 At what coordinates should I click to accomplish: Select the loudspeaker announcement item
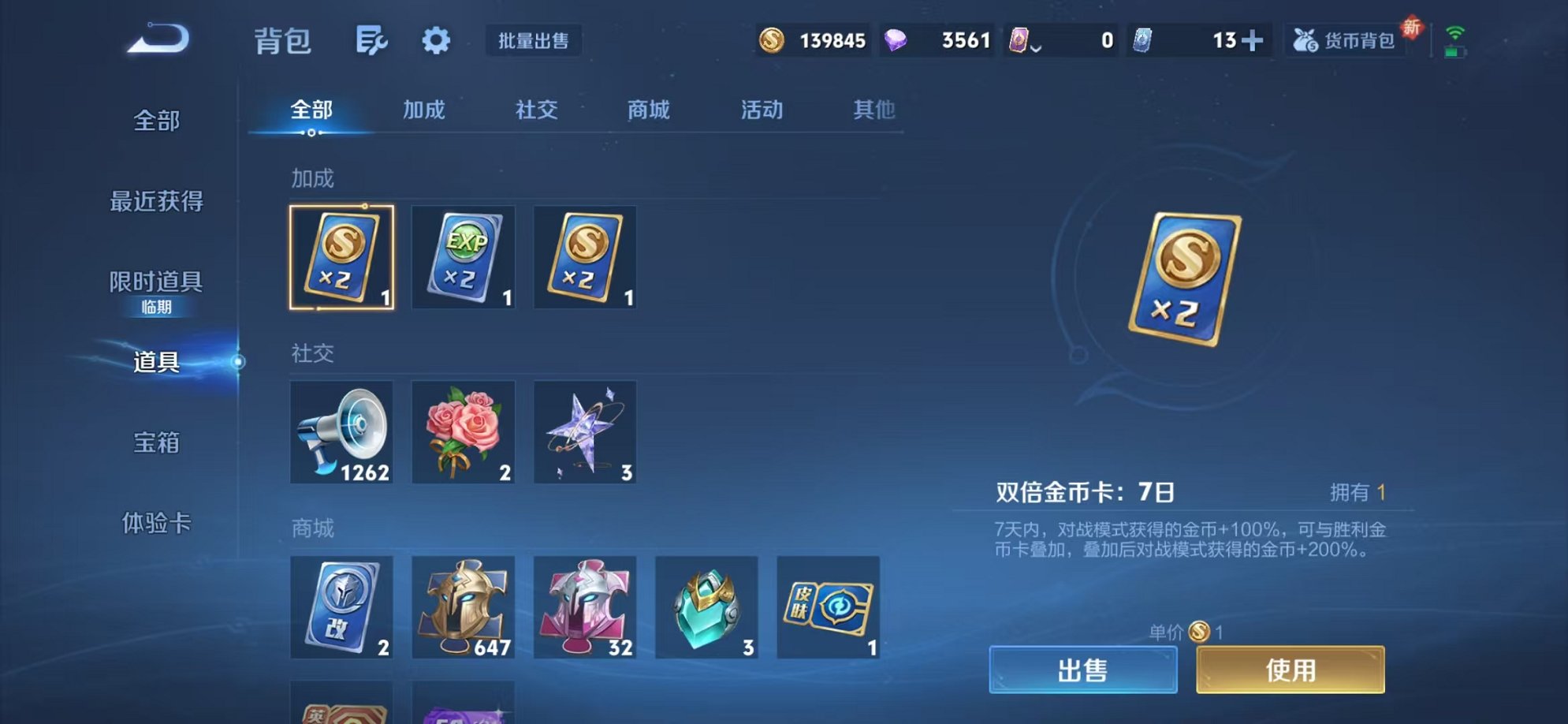pyautogui.click(x=342, y=432)
